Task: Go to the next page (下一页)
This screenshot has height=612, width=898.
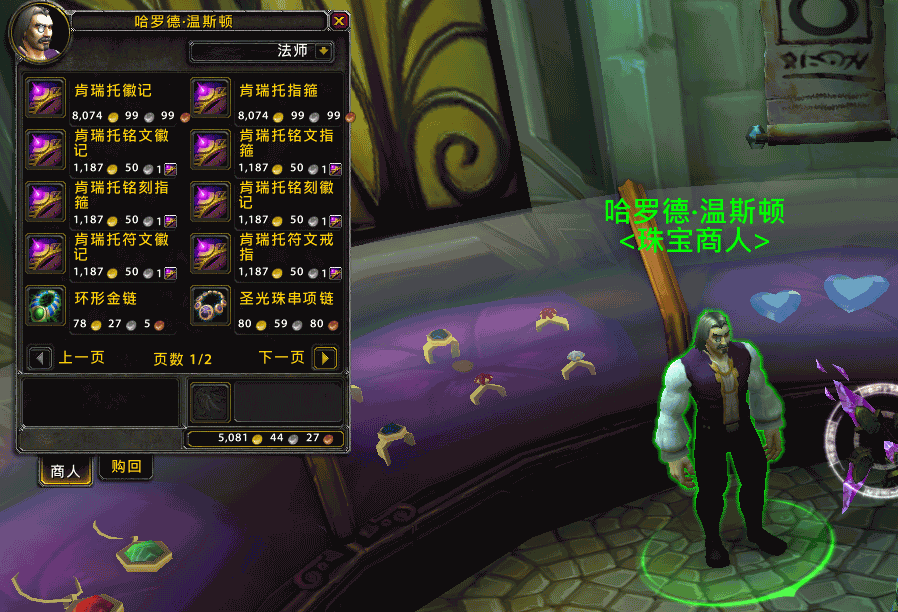Action: coord(324,358)
